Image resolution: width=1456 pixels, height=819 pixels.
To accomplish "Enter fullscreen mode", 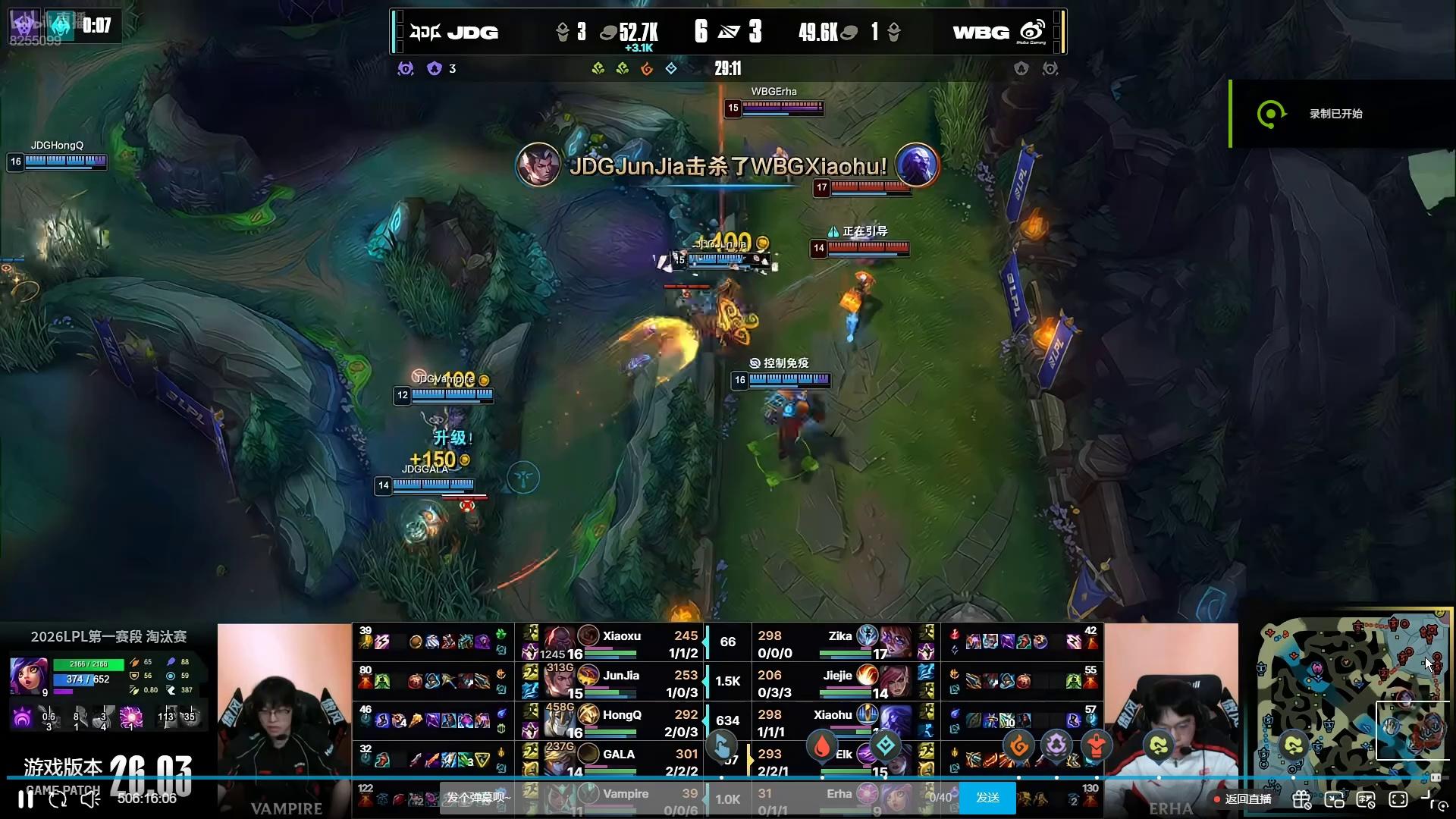I will point(1398,799).
